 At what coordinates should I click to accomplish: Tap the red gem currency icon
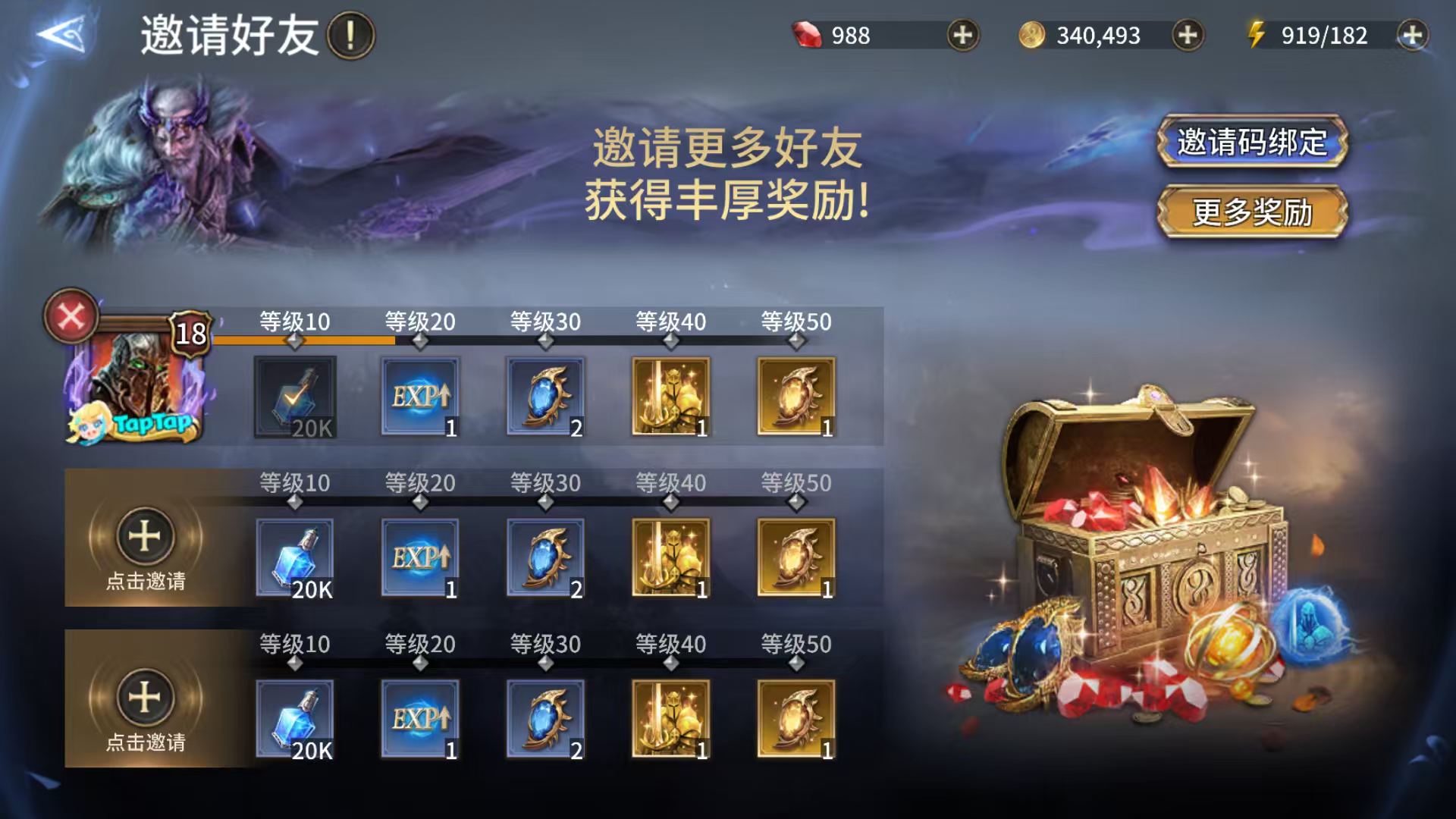pyautogui.click(x=809, y=33)
